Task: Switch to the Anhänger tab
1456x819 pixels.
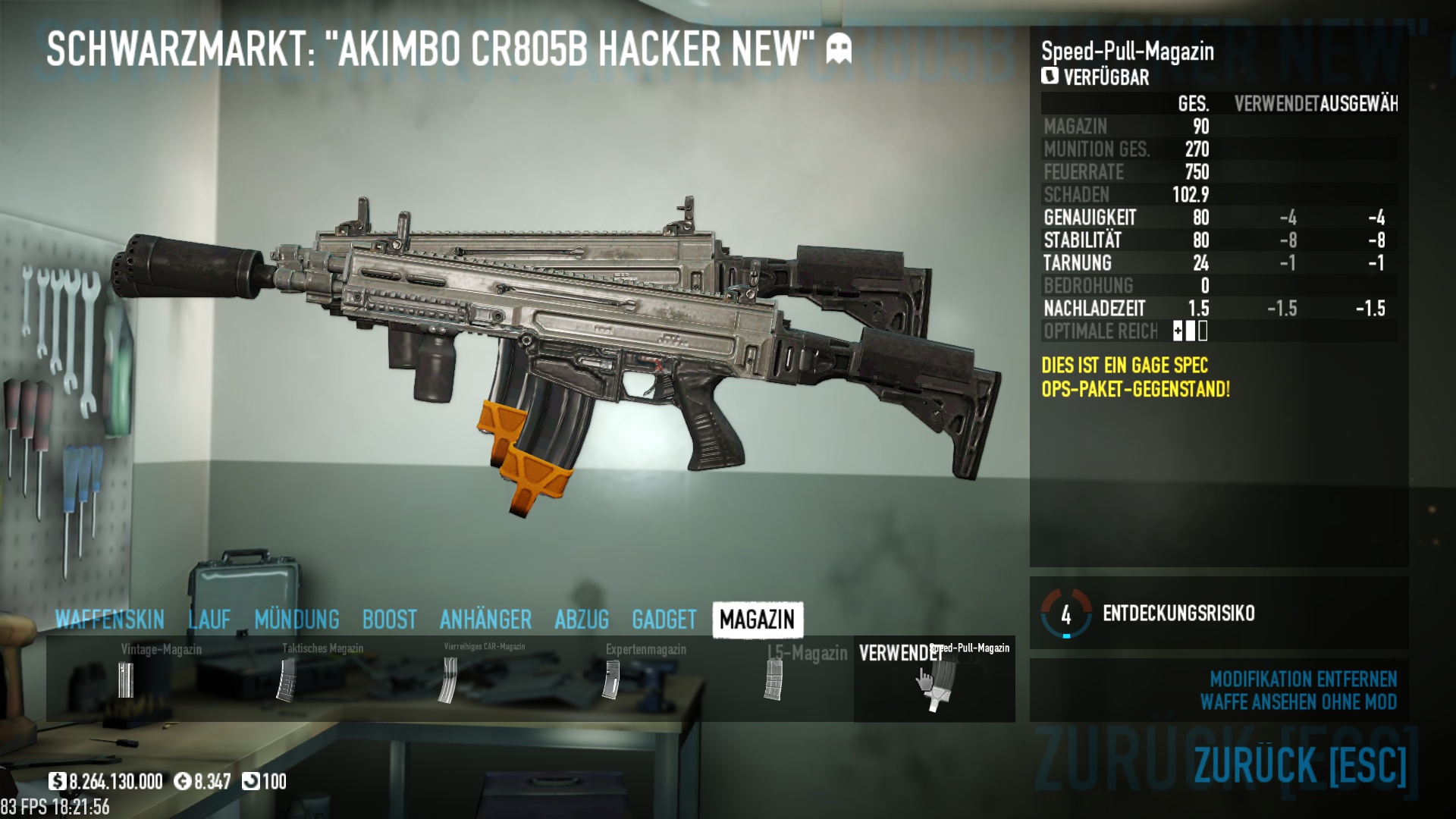Action: click(x=485, y=620)
